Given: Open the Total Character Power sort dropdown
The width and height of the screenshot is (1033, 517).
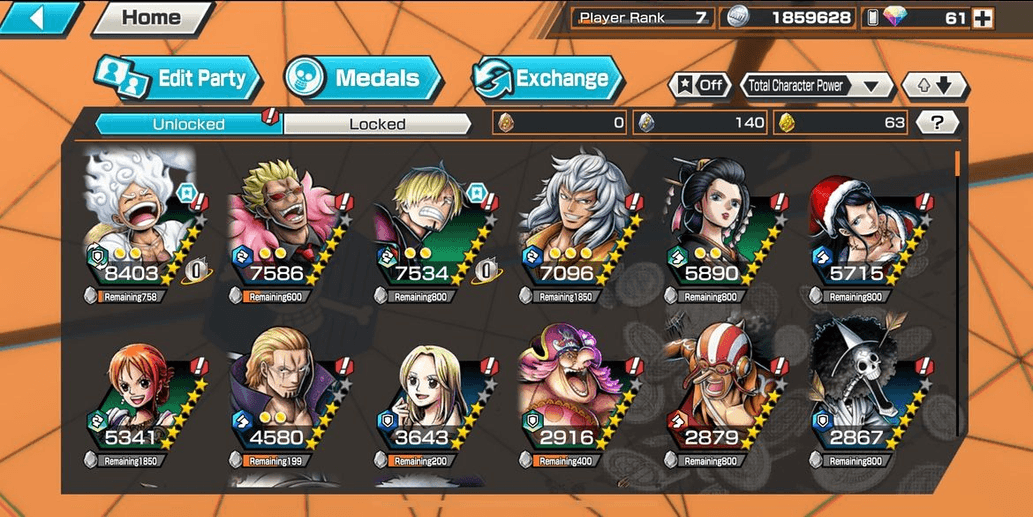Looking at the screenshot, I should click(x=817, y=86).
